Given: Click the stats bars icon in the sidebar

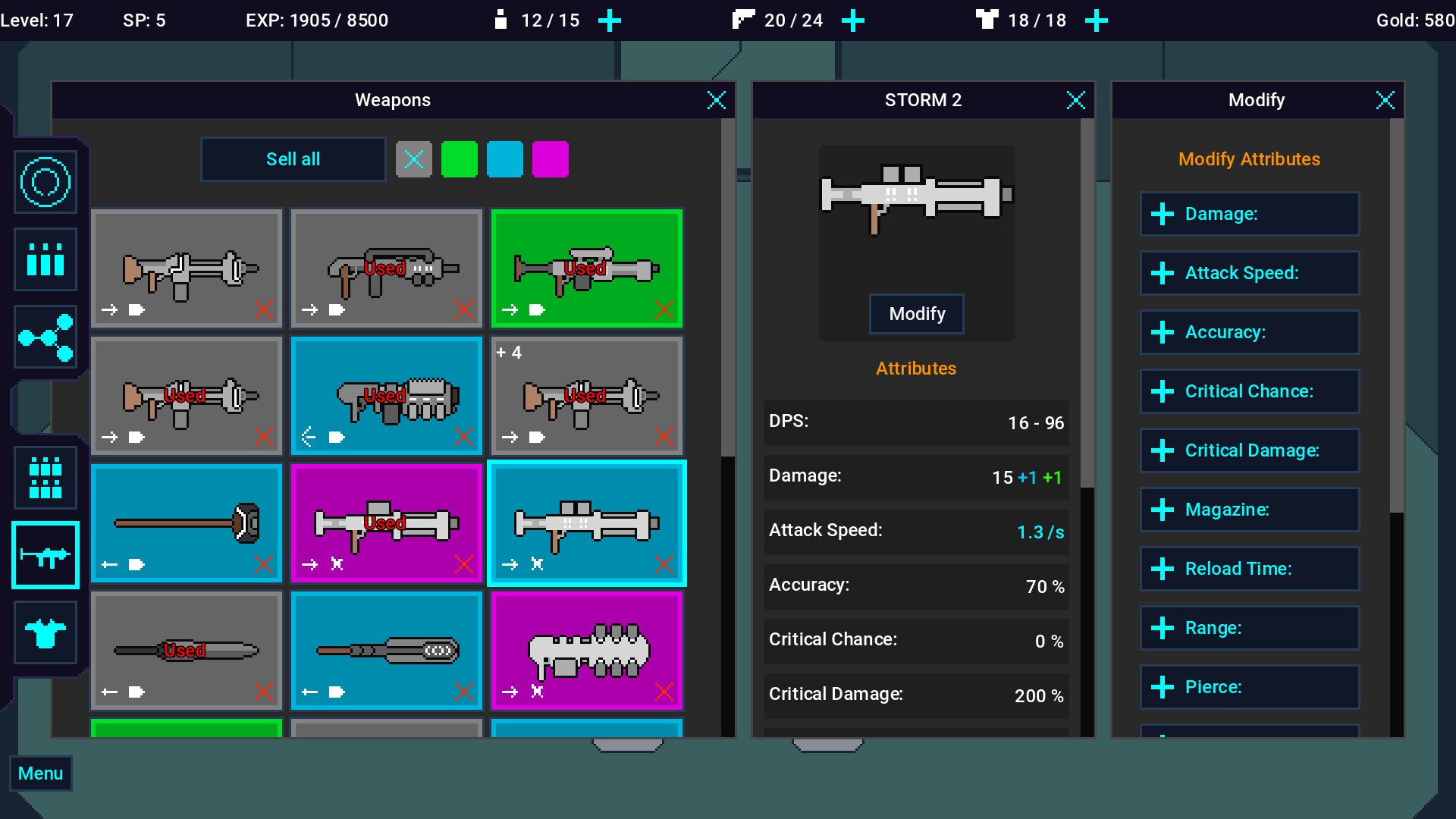Looking at the screenshot, I should 45,259.
